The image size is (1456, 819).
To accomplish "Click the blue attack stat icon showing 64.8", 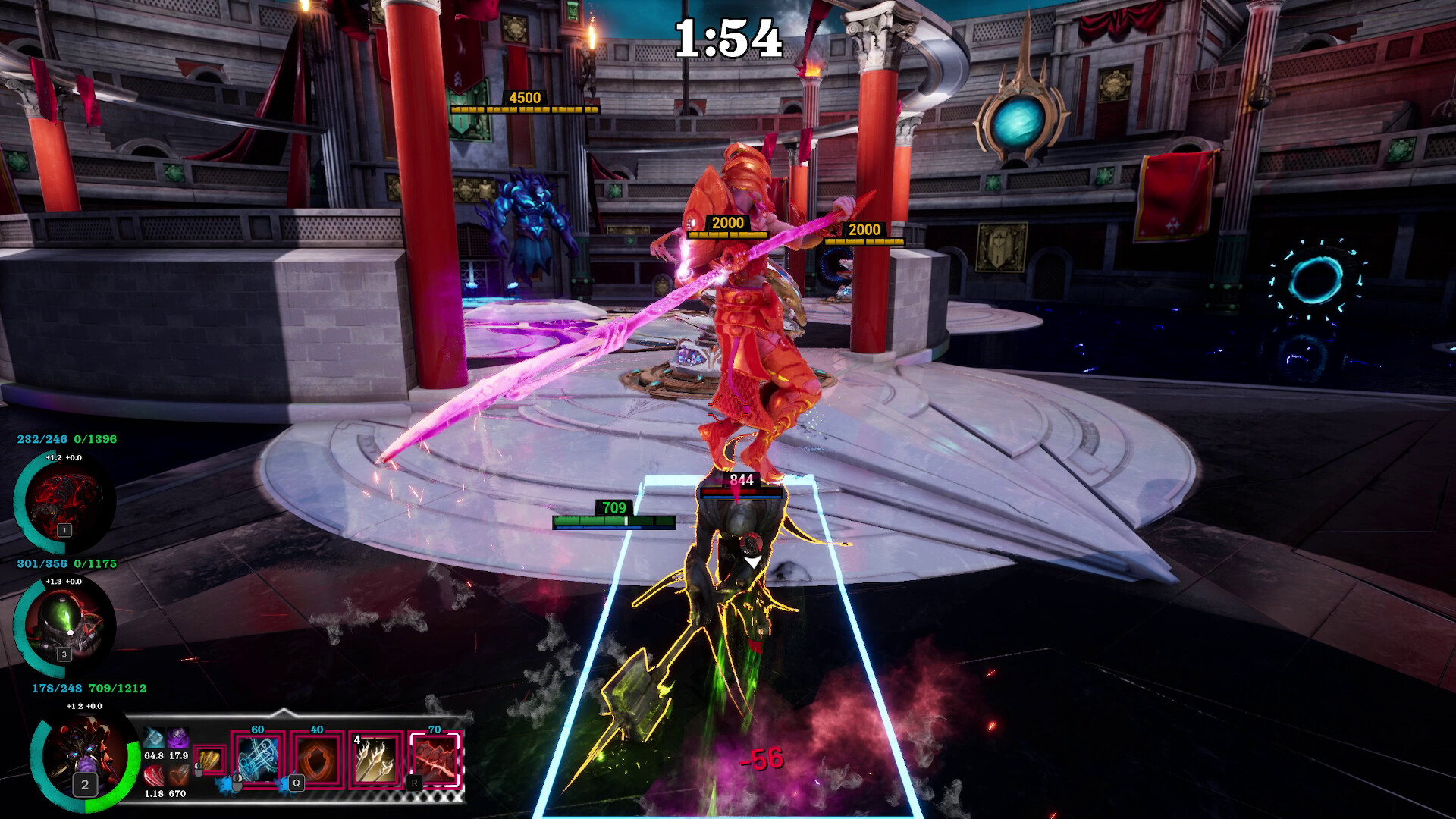I will tap(155, 738).
